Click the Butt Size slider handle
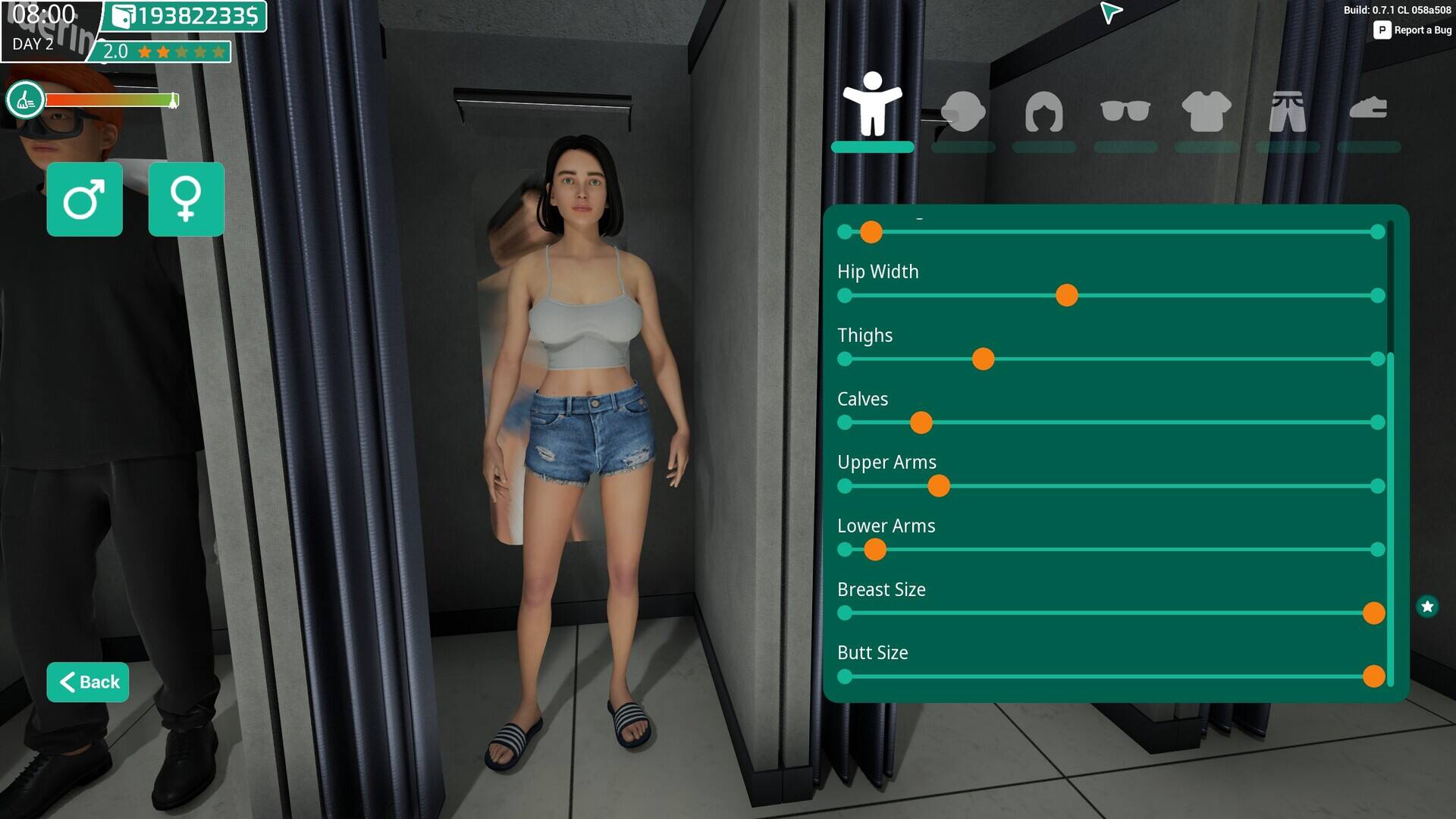The image size is (1456, 819). (1373, 676)
